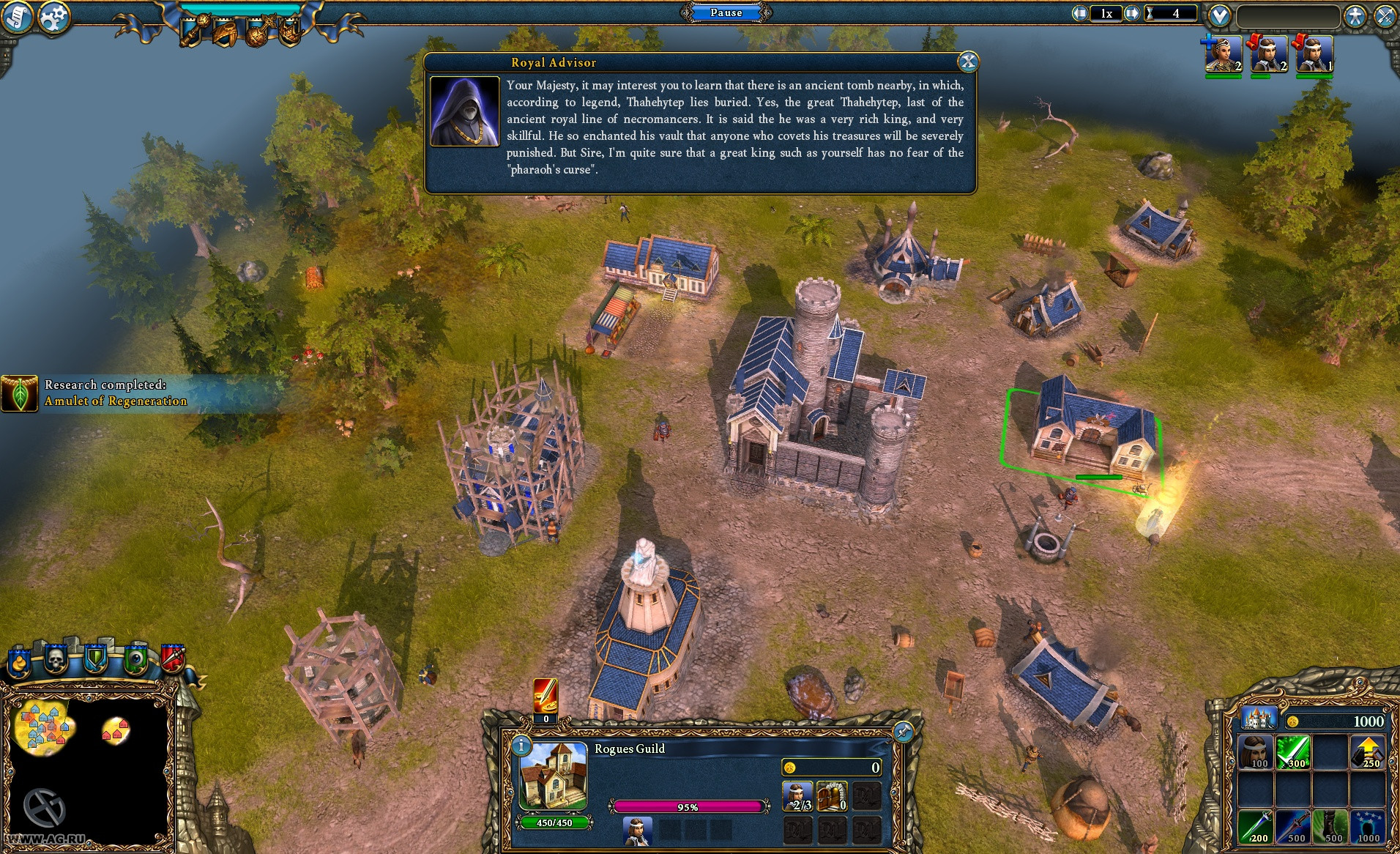
Task: Click the crossed arrow and sword button
Action: click(1385, 16)
